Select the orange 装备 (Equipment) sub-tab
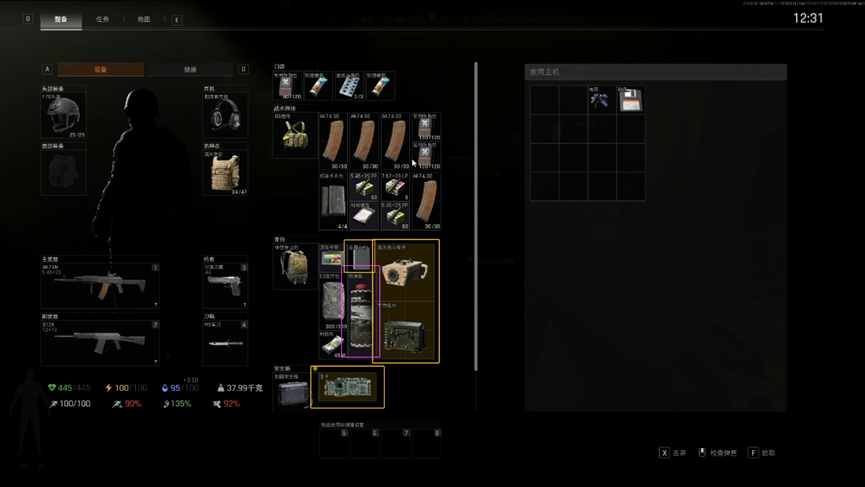 [100, 70]
